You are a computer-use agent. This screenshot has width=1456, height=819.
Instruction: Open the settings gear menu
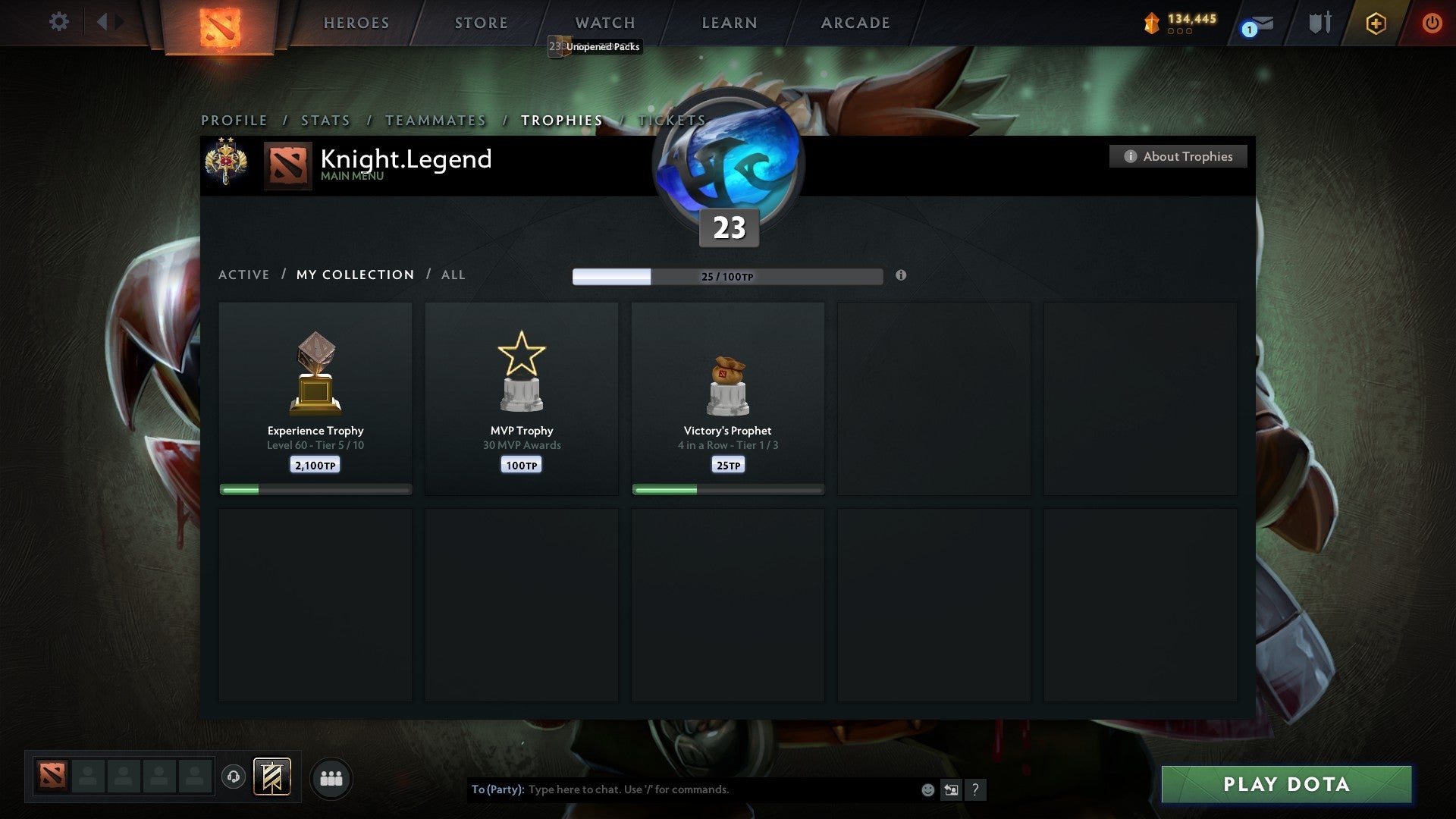[x=58, y=22]
